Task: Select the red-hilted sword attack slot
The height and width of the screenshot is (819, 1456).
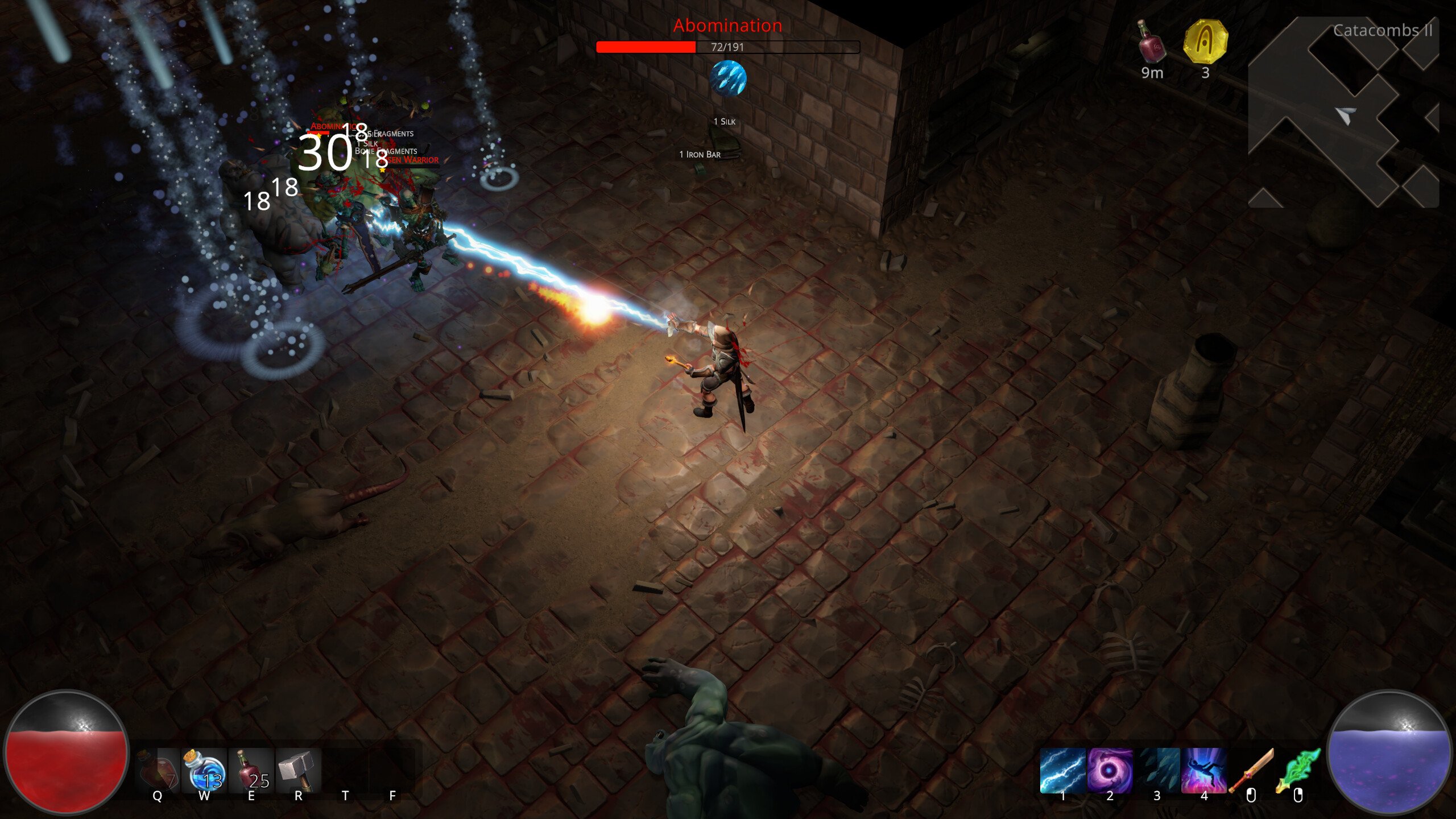Action: tap(1251, 772)
